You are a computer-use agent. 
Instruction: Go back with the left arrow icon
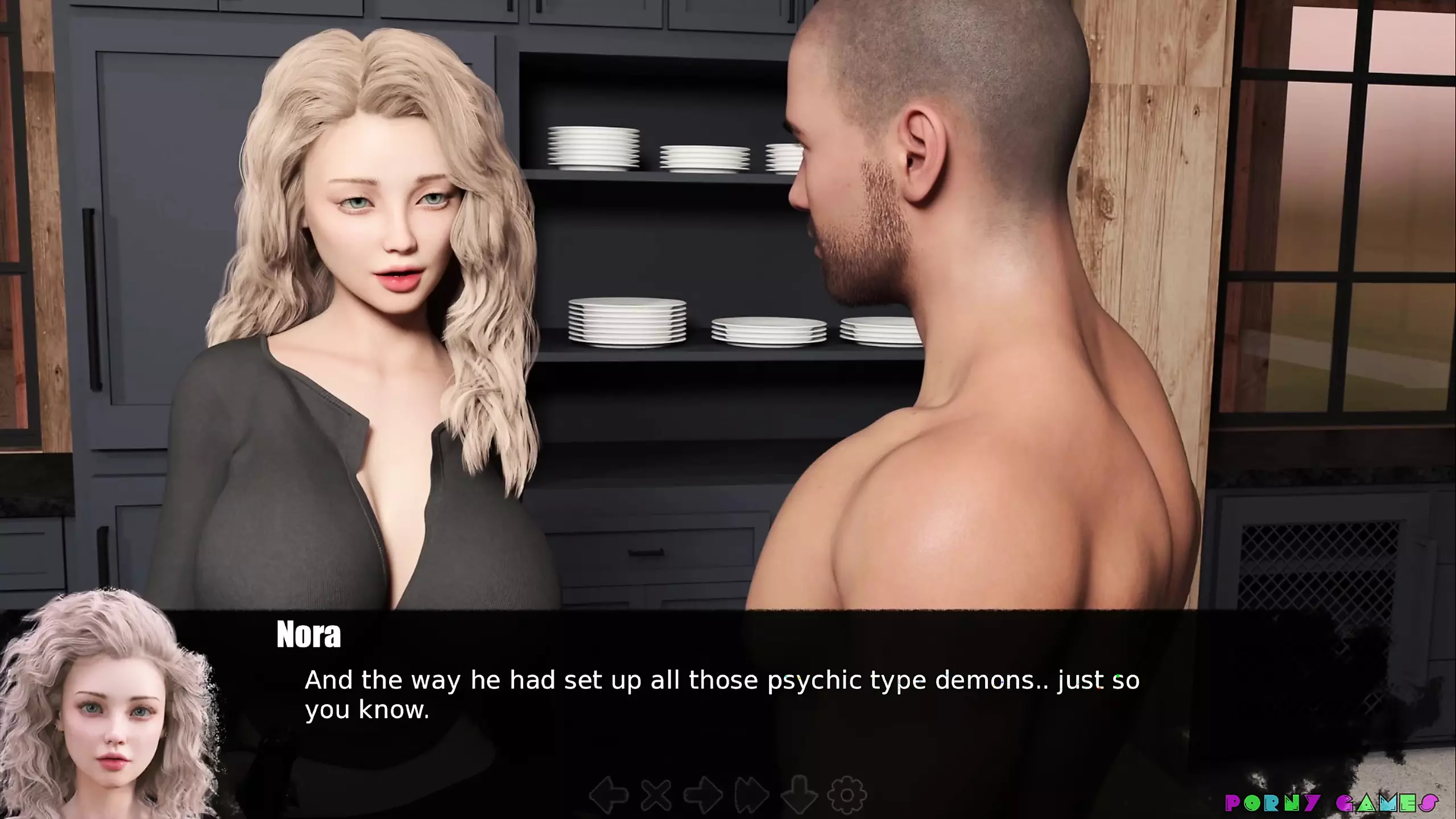click(609, 794)
